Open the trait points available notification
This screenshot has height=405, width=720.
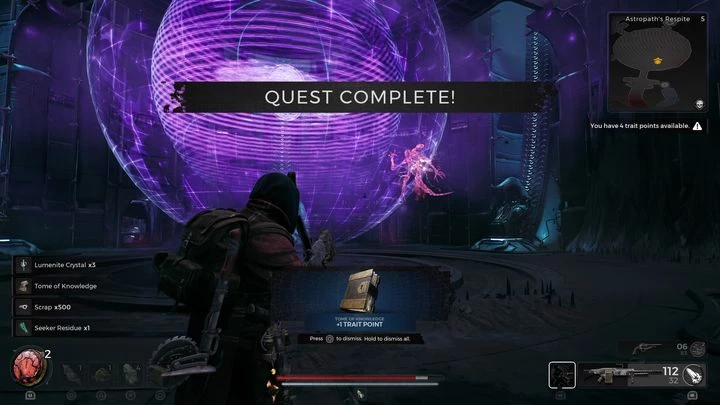(645, 126)
